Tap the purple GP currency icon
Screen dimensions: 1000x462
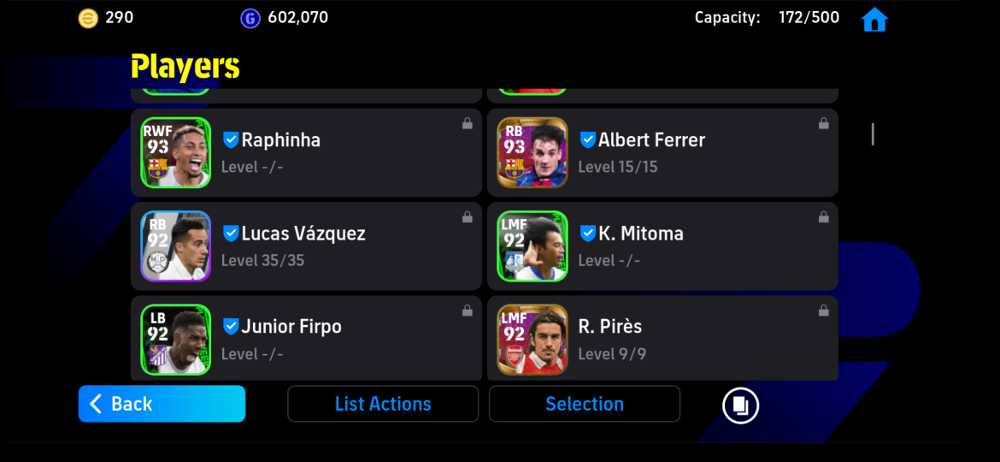249,18
